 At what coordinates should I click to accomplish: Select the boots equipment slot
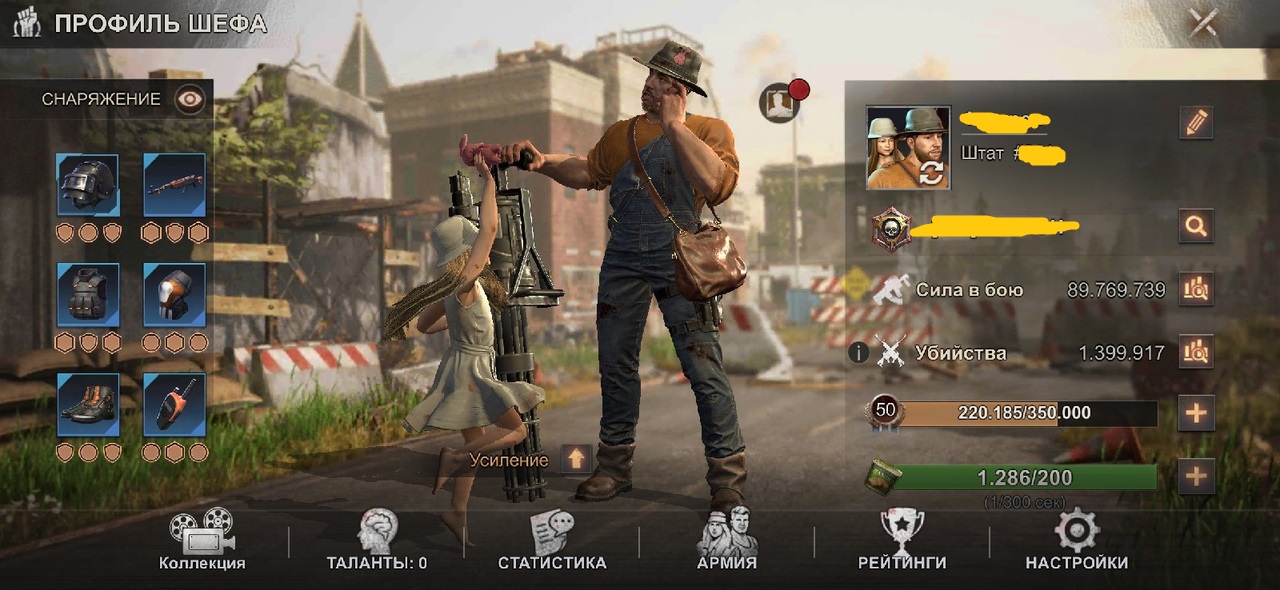(88, 404)
